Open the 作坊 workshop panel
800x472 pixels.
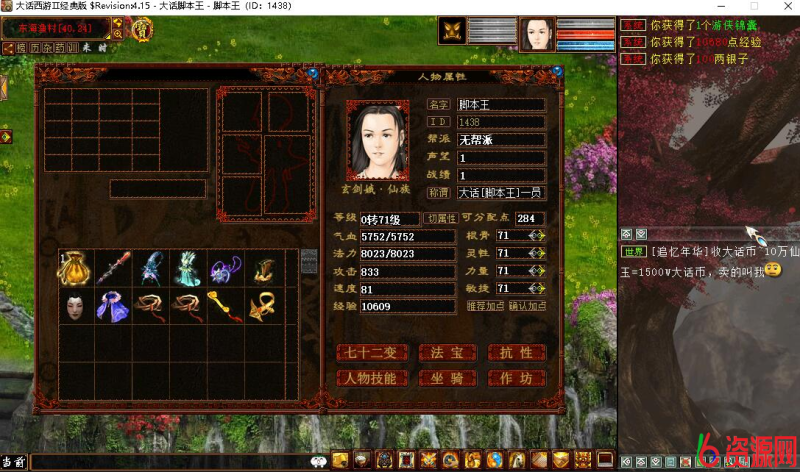point(516,378)
